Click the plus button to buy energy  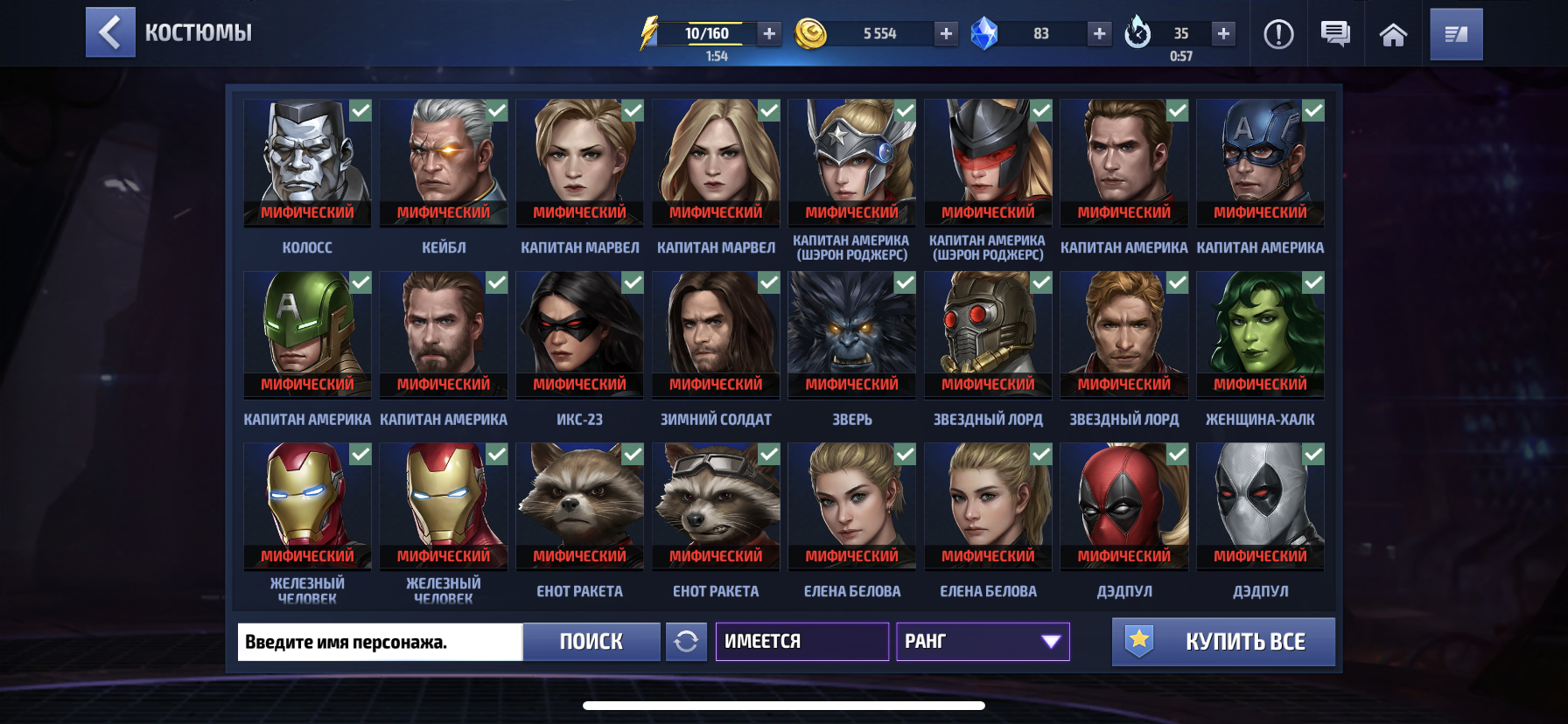pyautogui.click(x=768, y=35)
